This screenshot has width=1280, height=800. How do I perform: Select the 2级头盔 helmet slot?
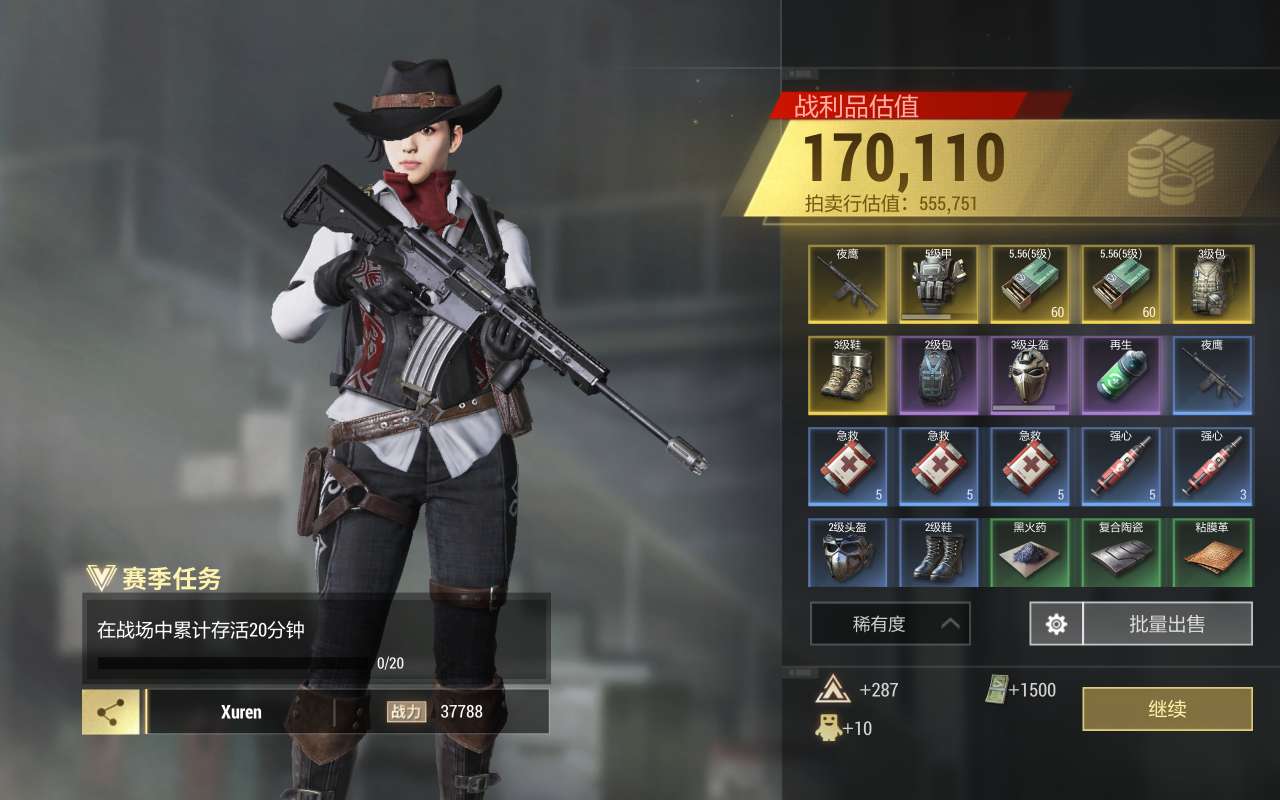pos(848,552)
